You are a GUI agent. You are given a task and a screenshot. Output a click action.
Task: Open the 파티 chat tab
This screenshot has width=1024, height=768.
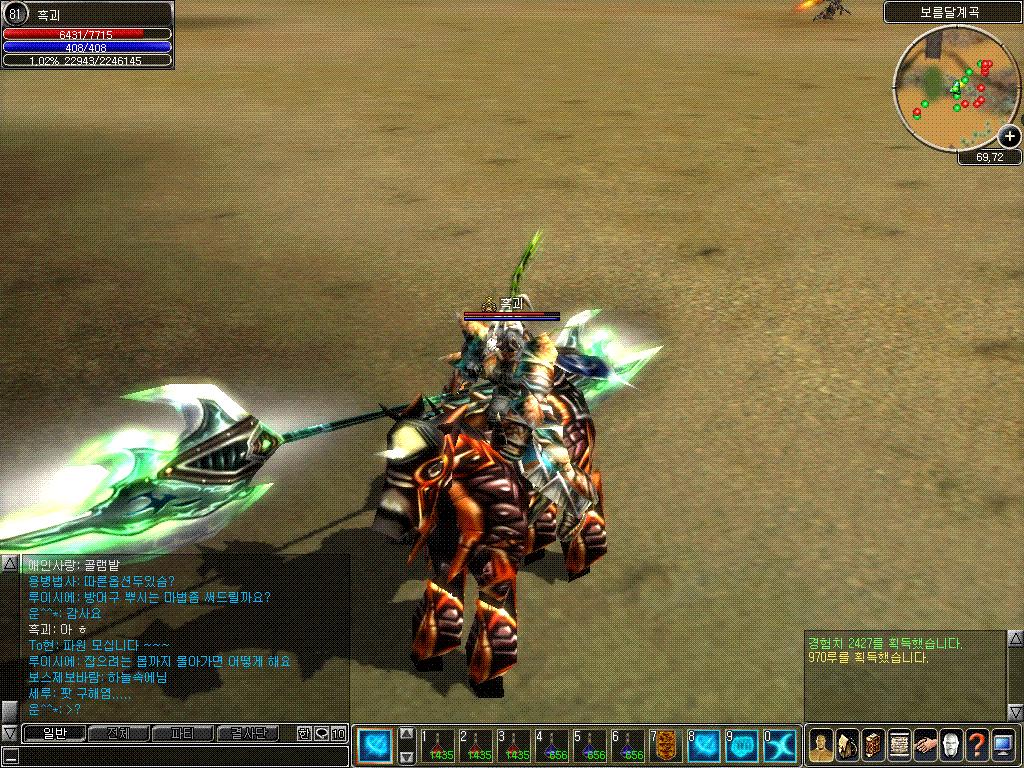pyautogui.click(x=181, y=734)
